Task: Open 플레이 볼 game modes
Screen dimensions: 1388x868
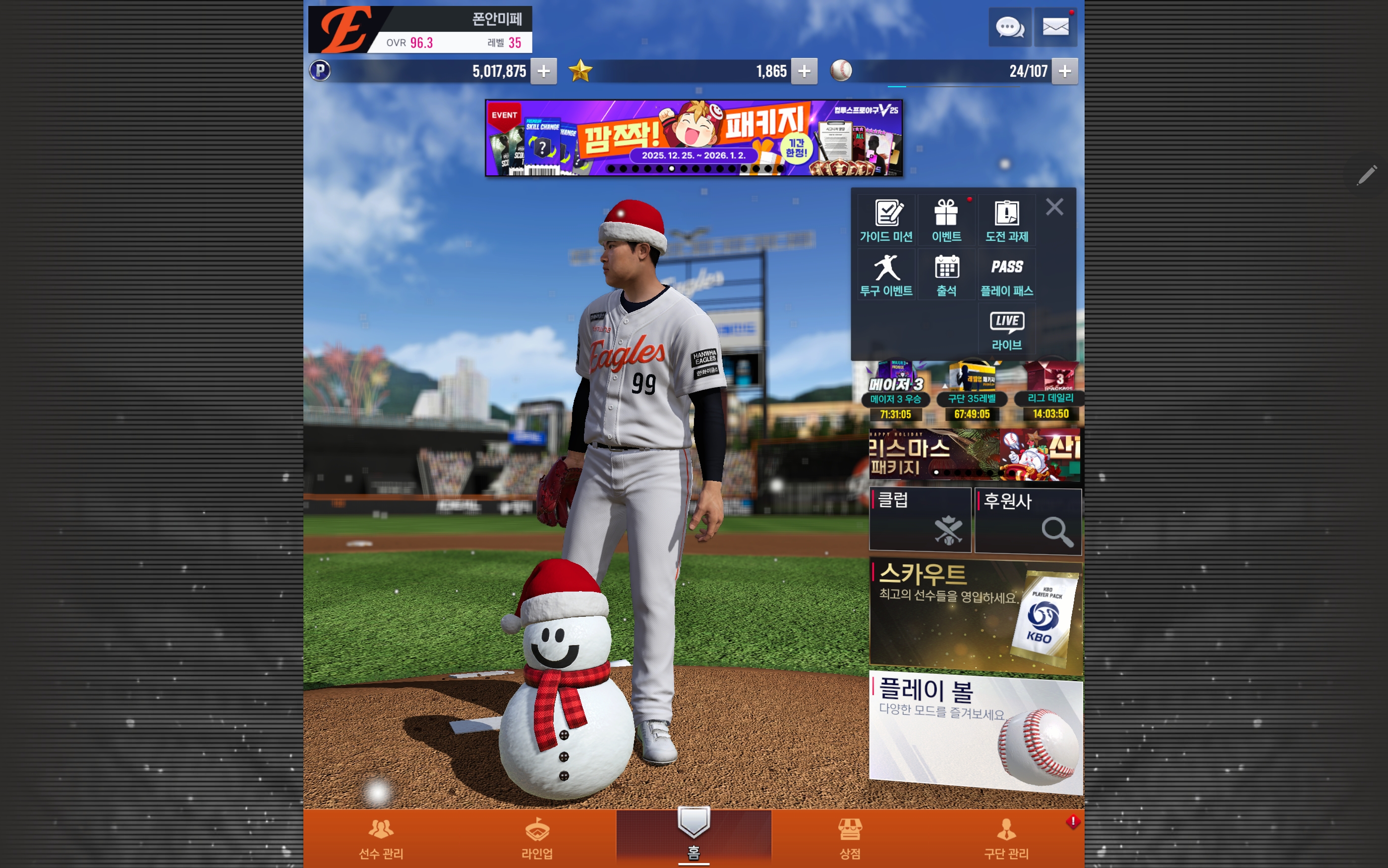Action: pyautogui.click(x=975, y=732)
